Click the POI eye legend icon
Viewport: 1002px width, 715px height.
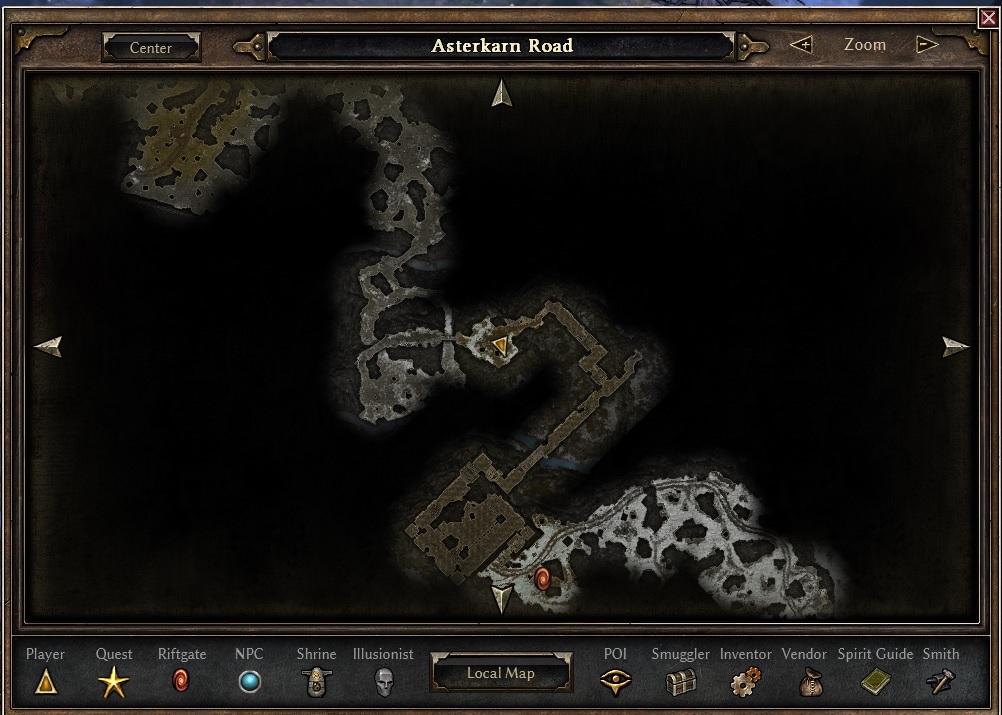(x=615, y=683)
